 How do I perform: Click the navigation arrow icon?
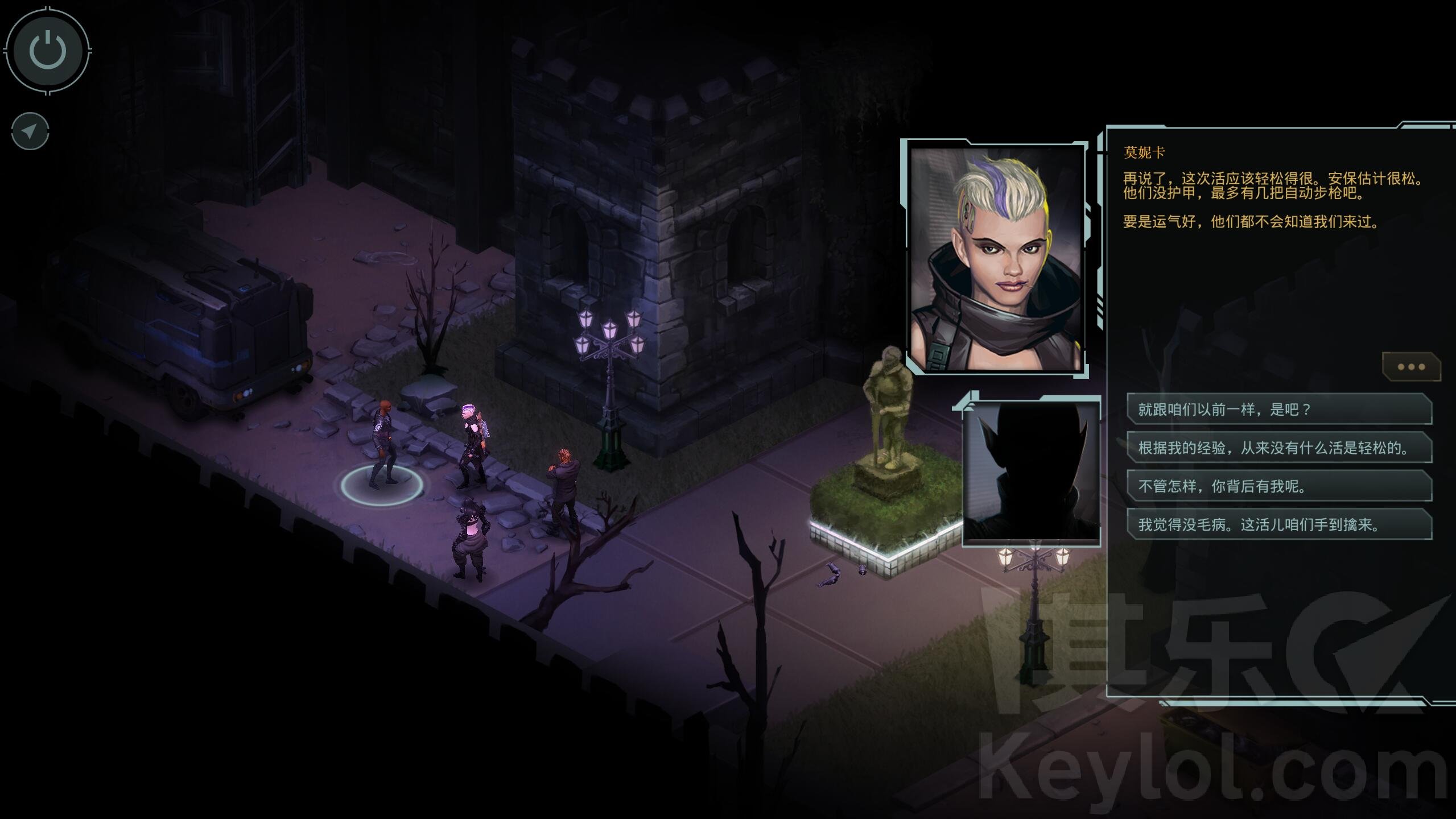tap(30, 132)
